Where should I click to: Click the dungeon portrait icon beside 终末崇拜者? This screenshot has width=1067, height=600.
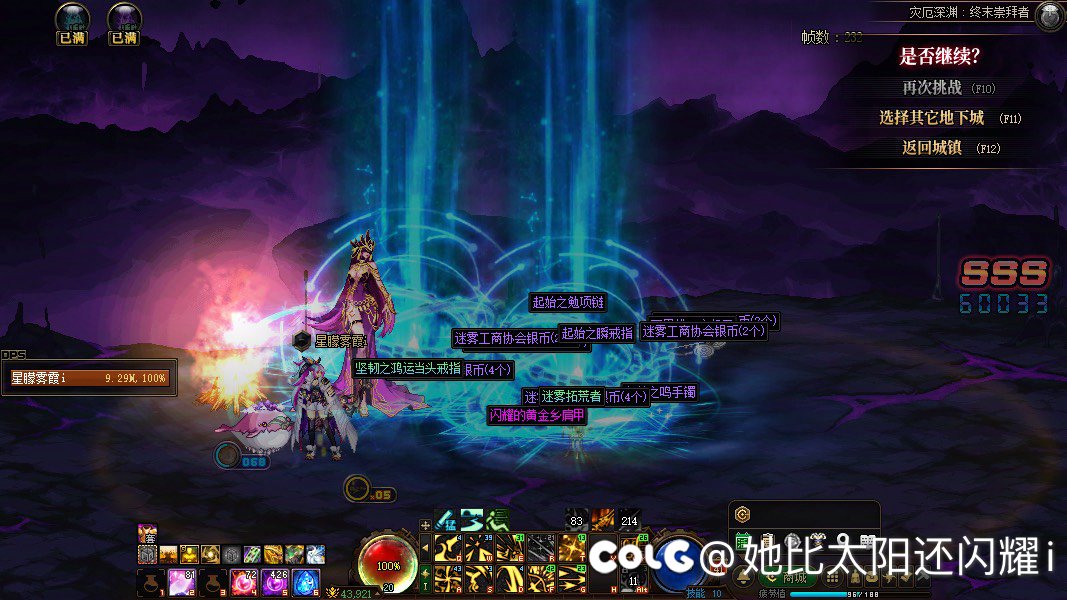click(x=1049, y=16)
